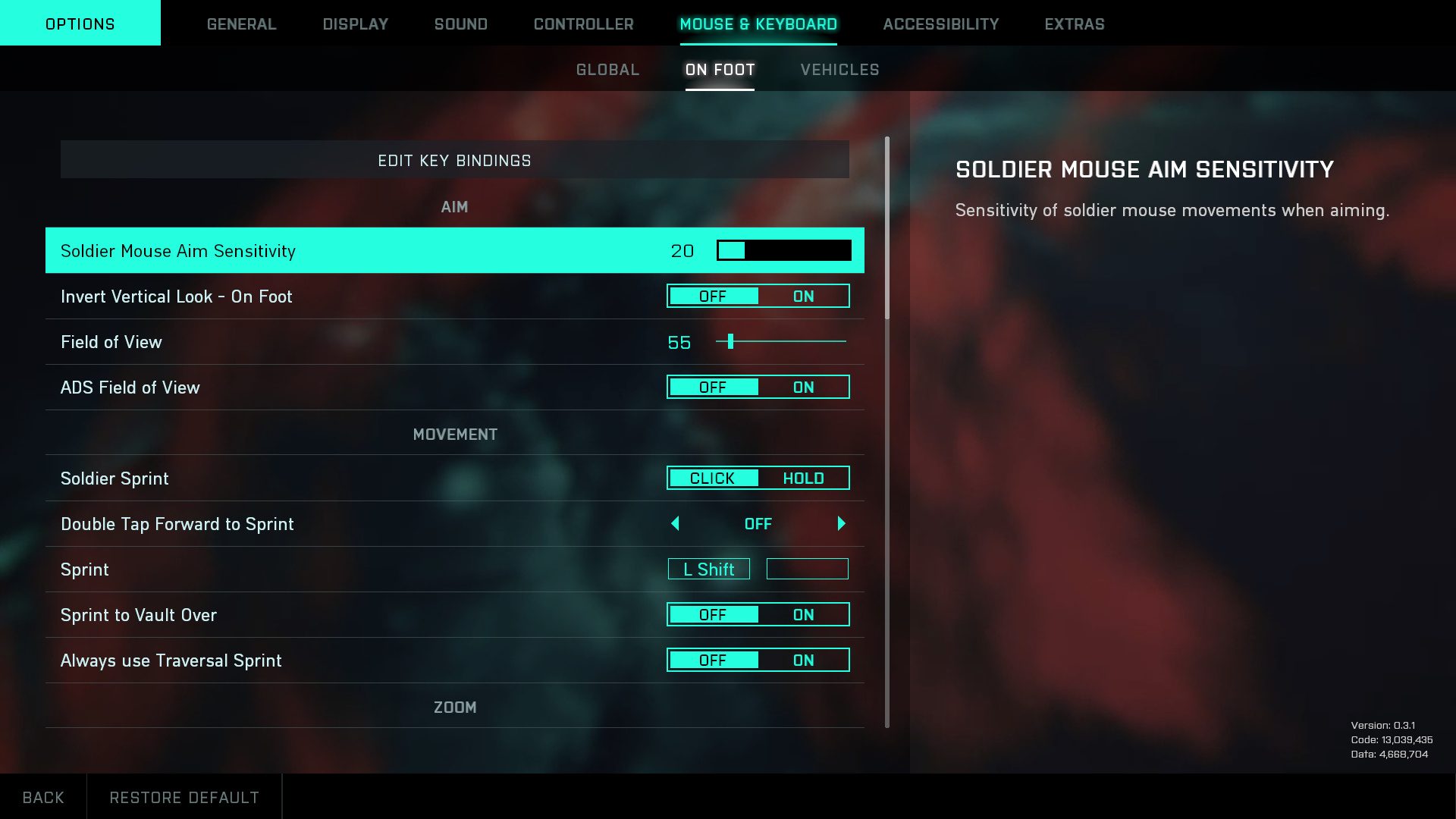The width and height of the screenshot is (1456, 819).
Task: Click the L Shift Sprint keybind field
Action: pyautogui.click(x=708, y=569)
